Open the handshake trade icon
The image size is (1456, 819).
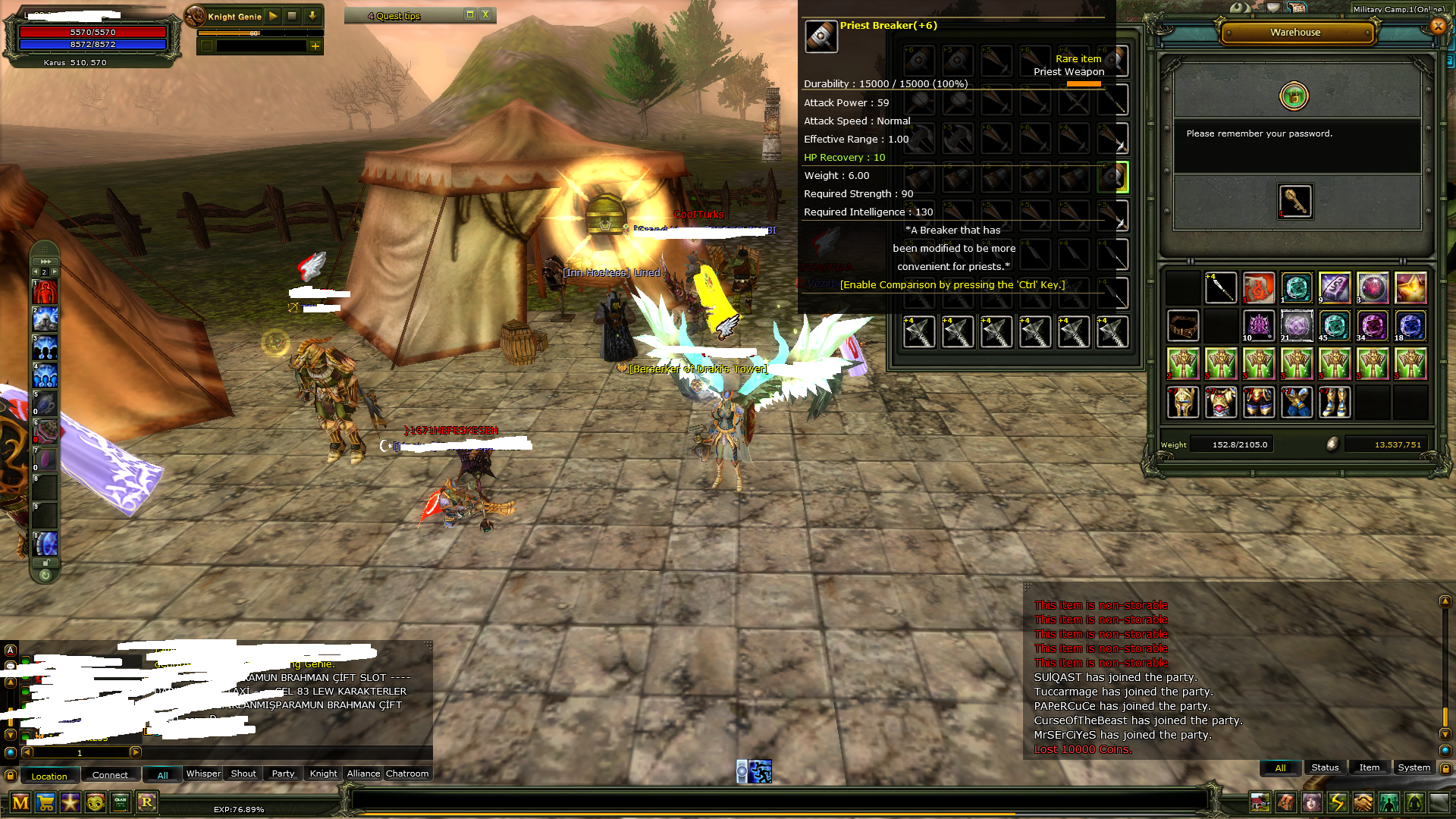[x=1363, y=802]
